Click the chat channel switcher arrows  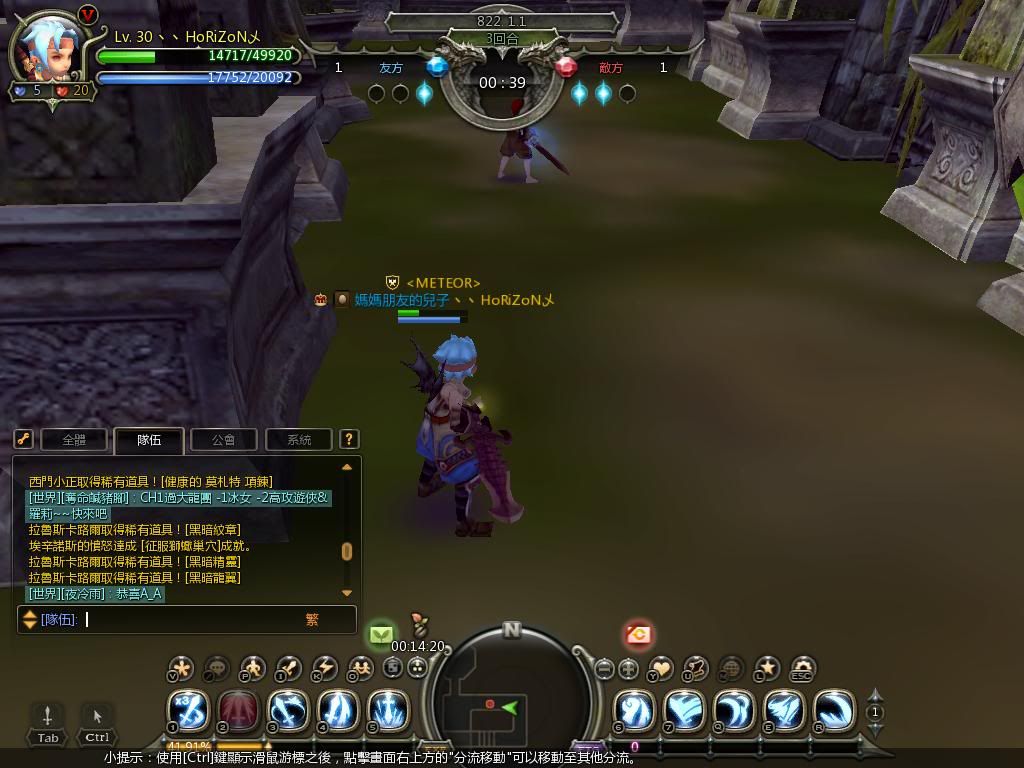click(30, 620)
